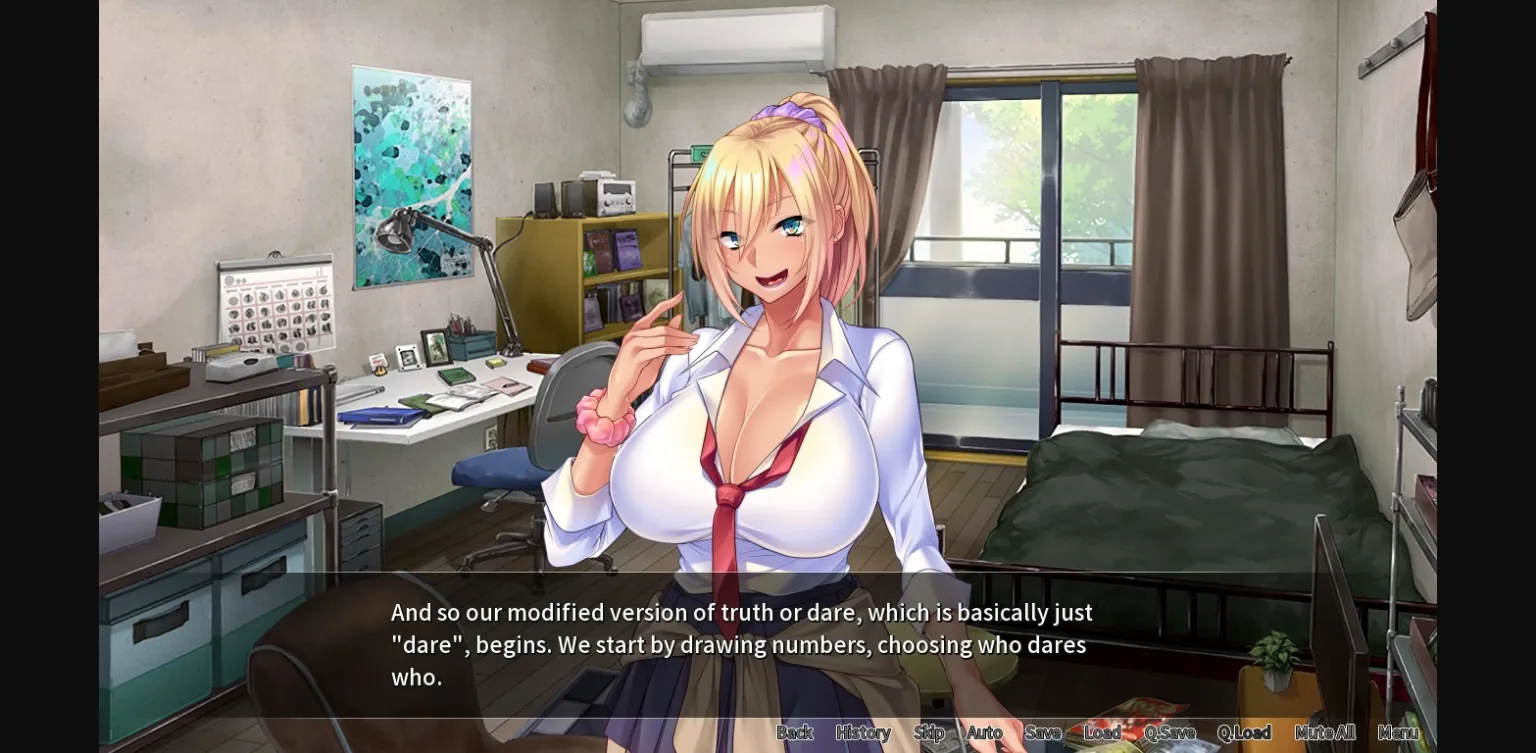Perform a Q.Save quick save
Viewport: 1536px width, 753px height.
[1169, 732]
